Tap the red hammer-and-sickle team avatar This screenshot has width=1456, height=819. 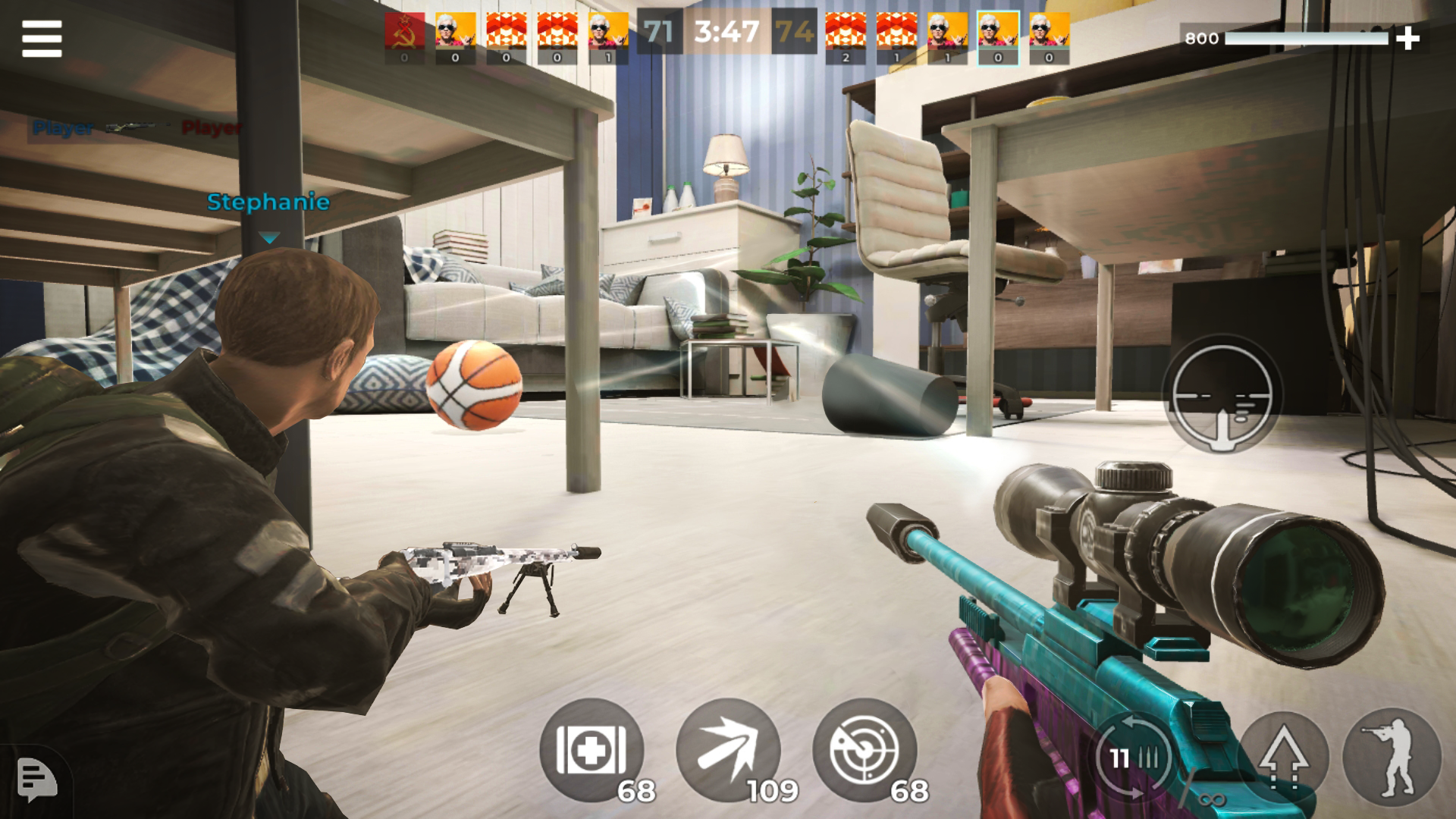404,32
